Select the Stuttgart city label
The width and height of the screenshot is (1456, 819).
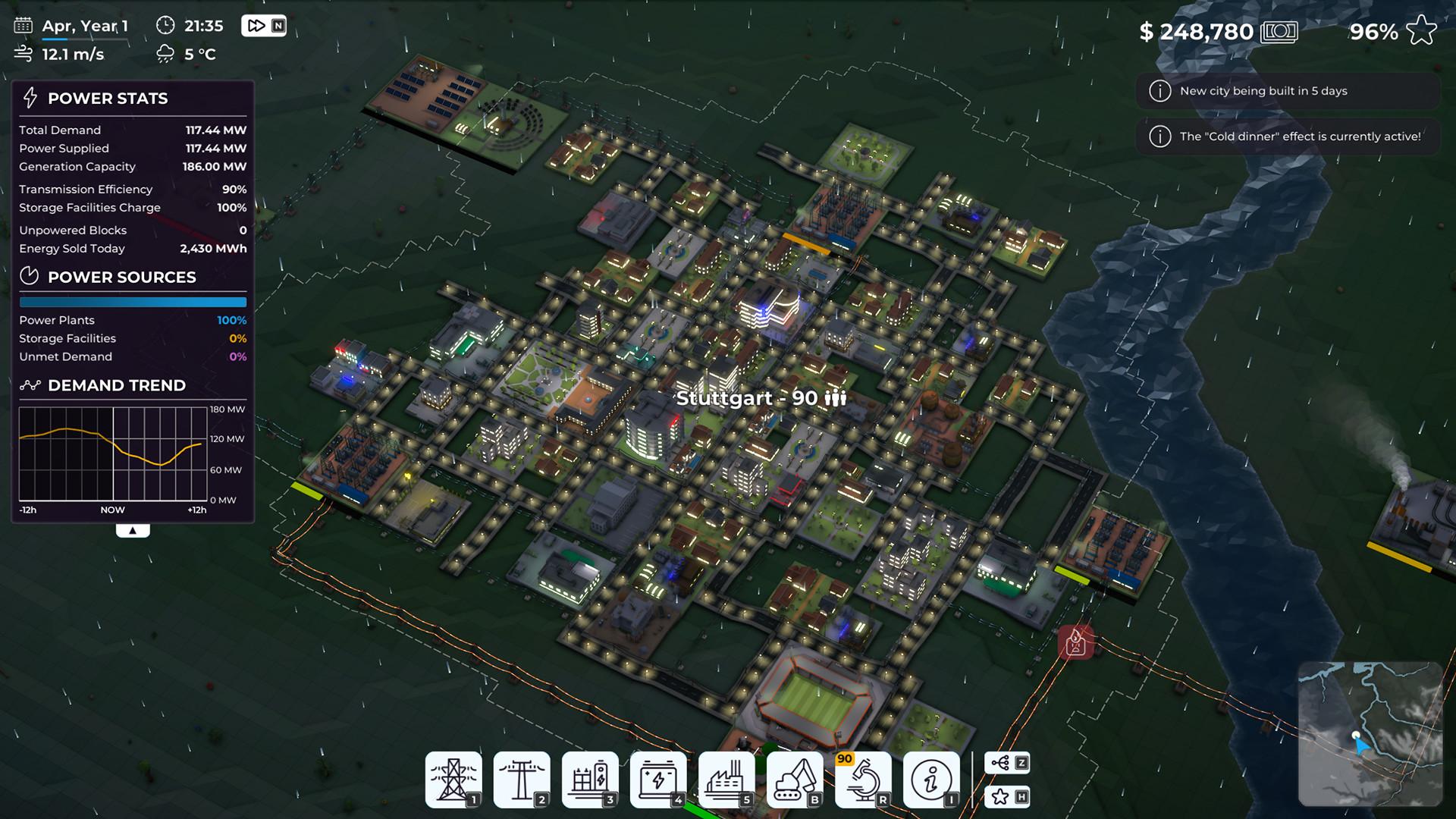click(761, 398)
